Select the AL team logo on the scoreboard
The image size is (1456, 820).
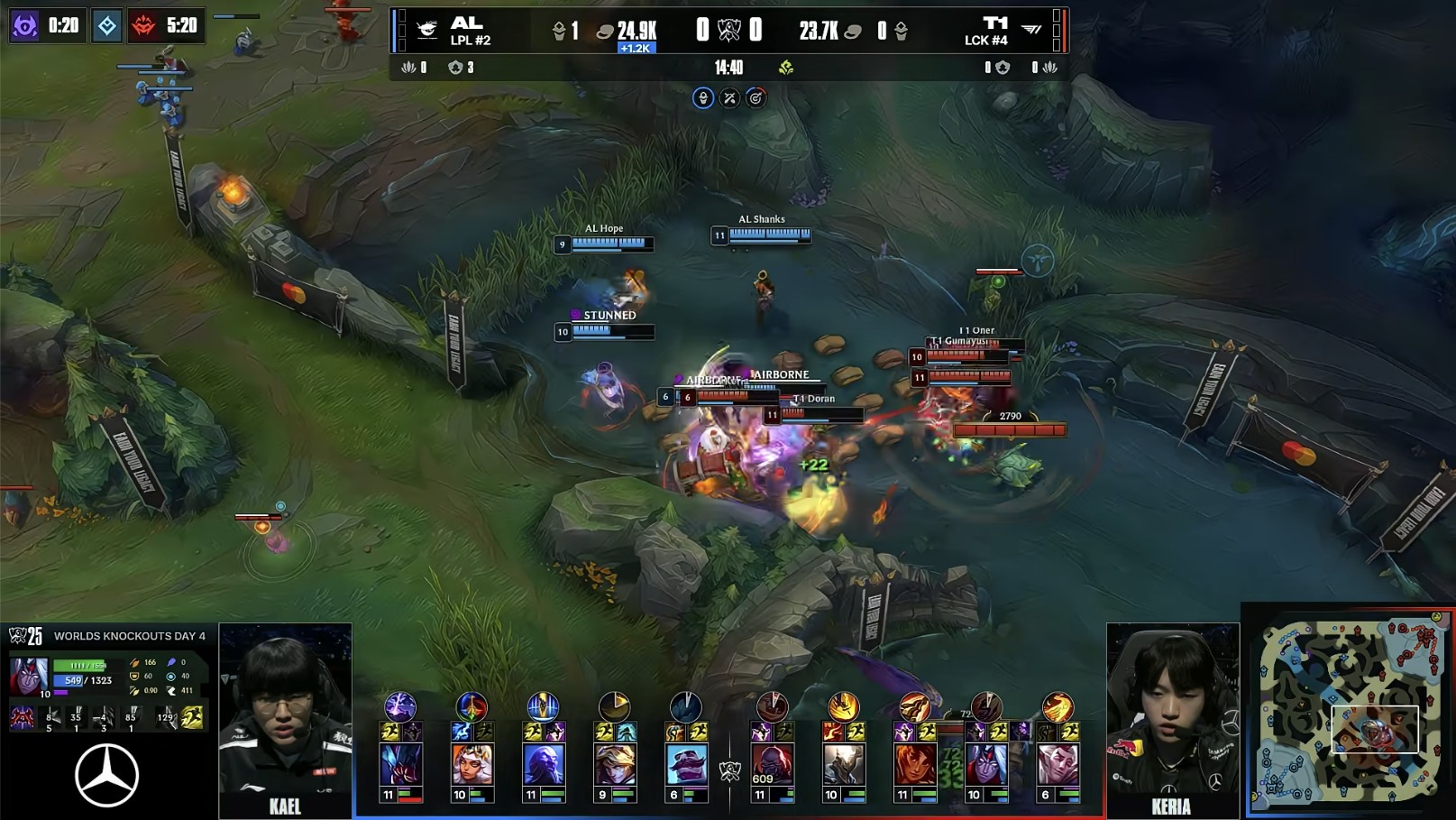427,30
